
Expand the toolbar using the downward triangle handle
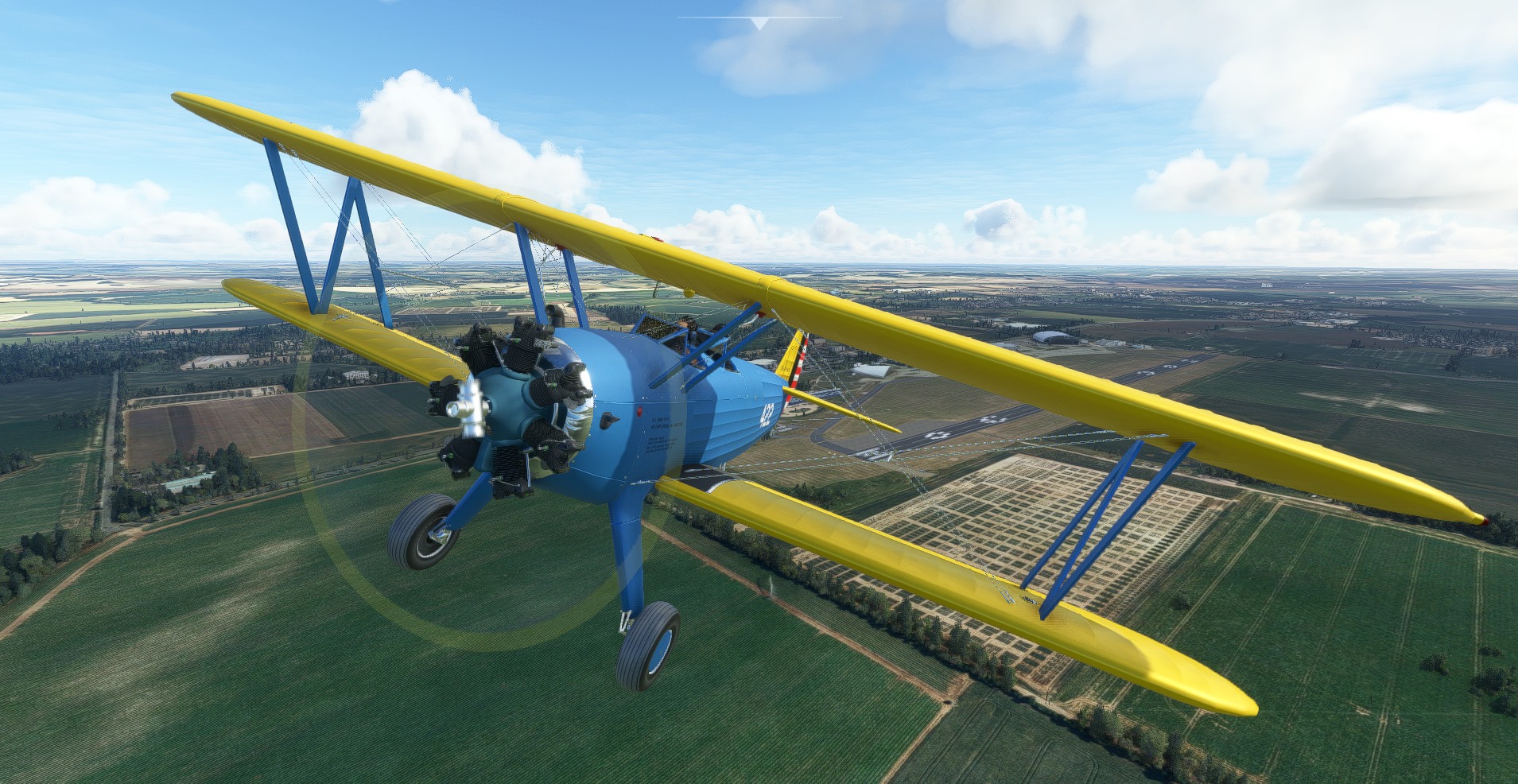pyautogui.click(x=759, y=24)
